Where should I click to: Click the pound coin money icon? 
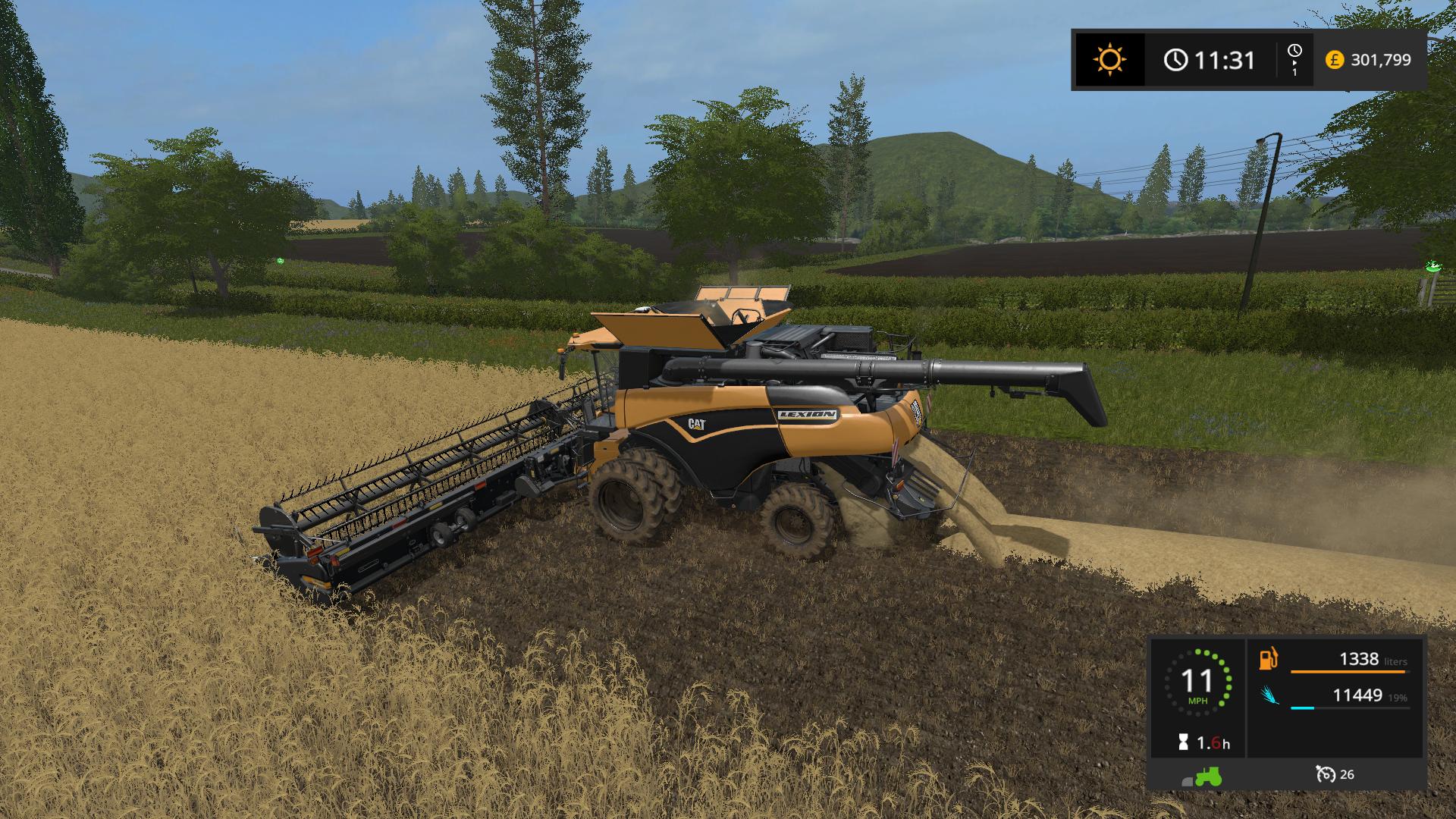point(1335,59)
